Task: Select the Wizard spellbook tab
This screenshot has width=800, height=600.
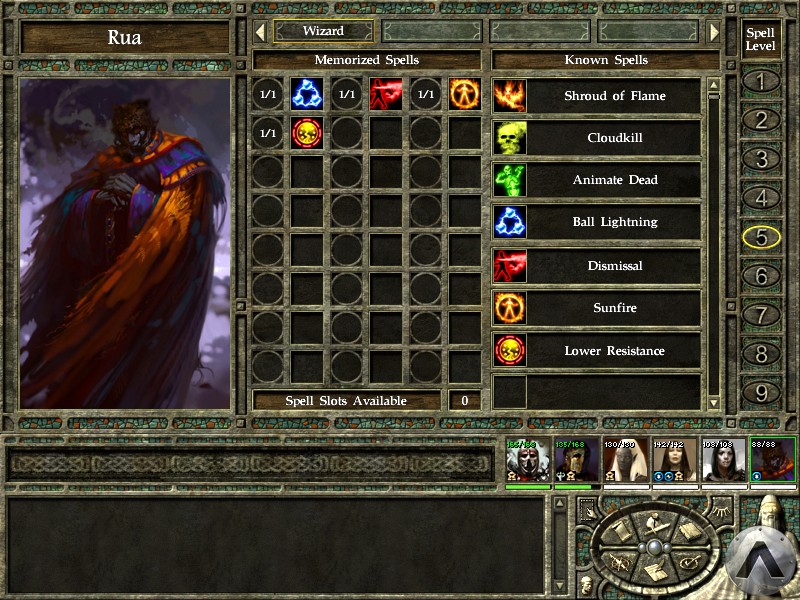Action: 323,31
